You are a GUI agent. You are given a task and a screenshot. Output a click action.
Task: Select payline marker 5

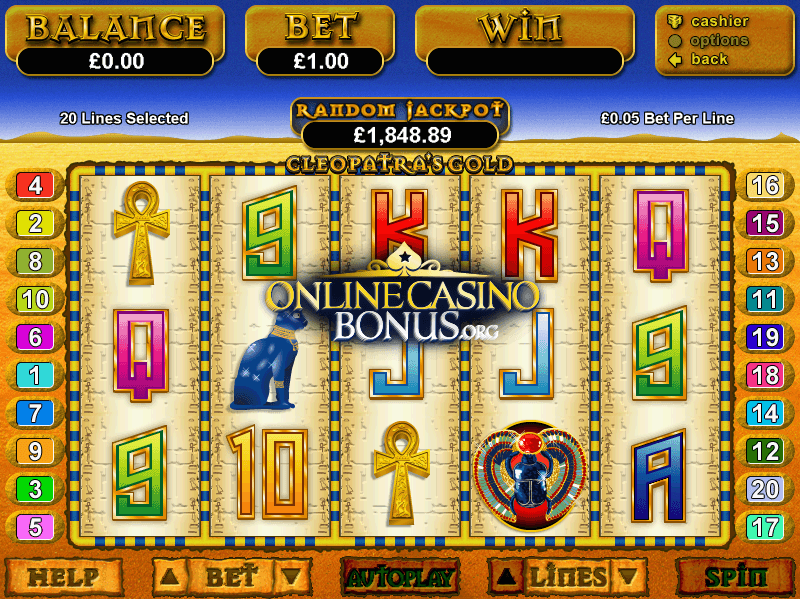point(35,527)
